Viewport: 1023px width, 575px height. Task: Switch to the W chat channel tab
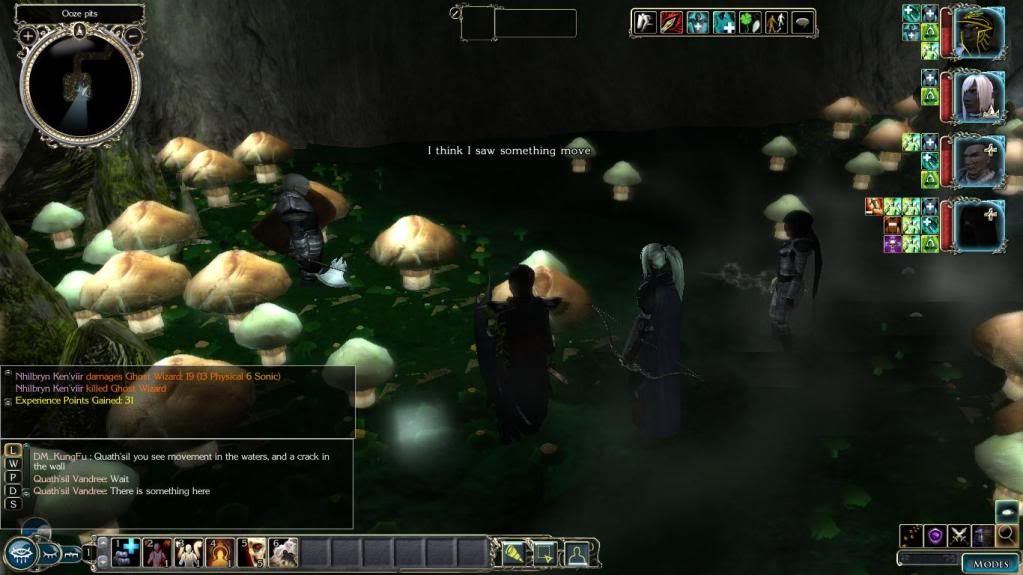[x=13, y=464]
